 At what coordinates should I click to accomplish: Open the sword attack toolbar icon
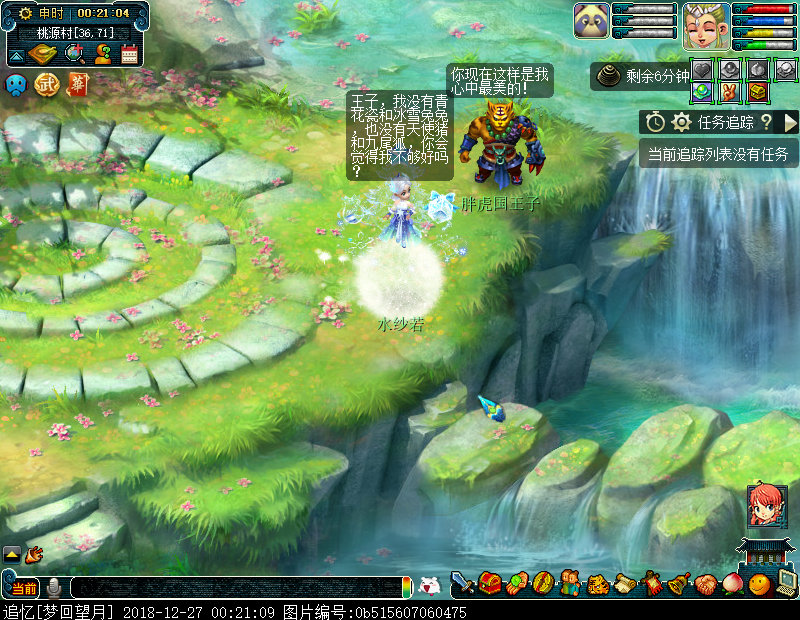point(462,583)
